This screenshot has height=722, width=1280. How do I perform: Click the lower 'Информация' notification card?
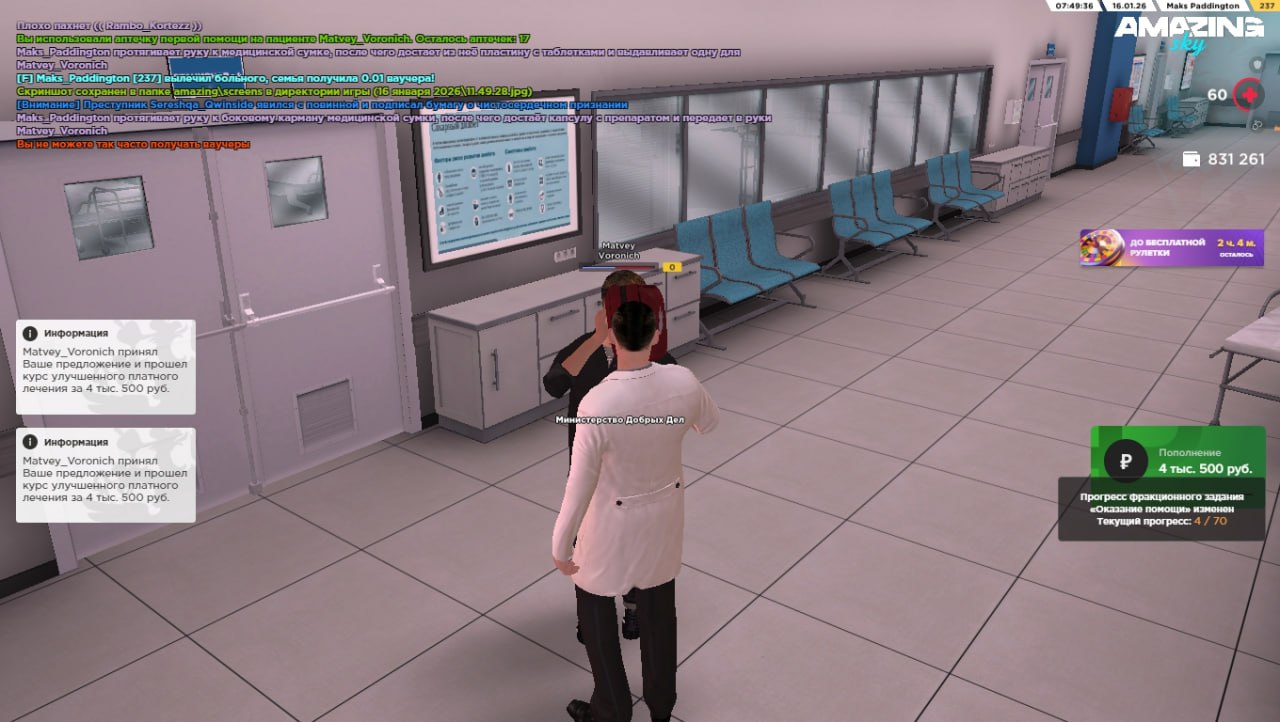tap(105, 475)
